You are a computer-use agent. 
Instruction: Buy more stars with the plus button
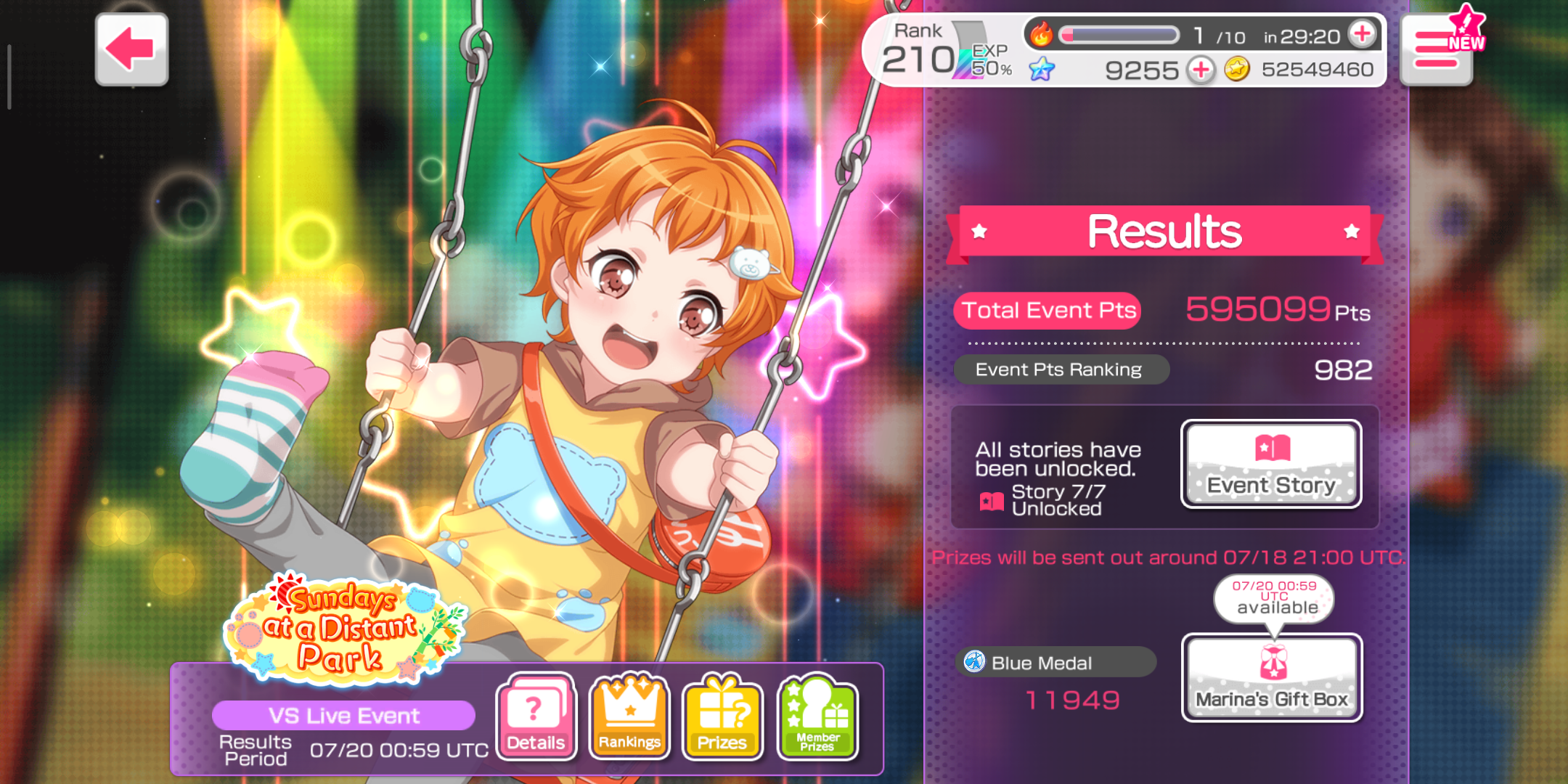pos(1201,70)
